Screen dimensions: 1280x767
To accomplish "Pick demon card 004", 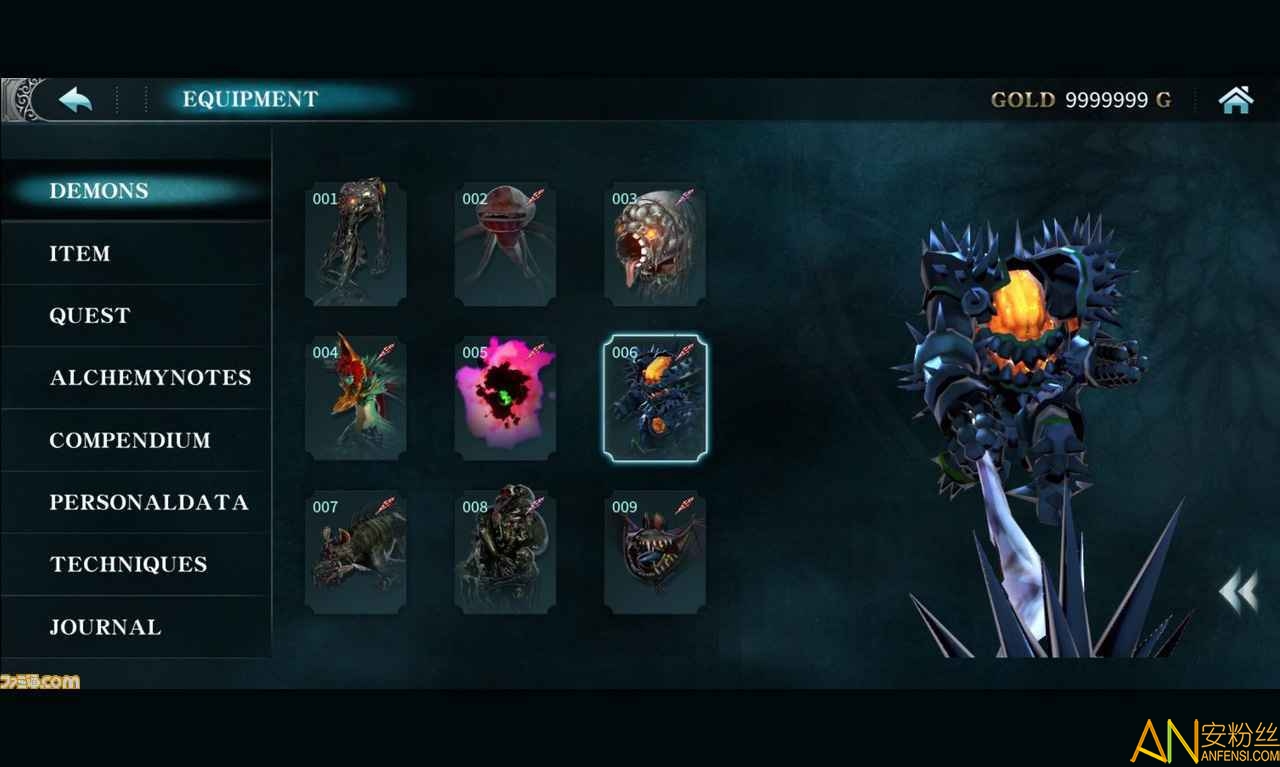I will [356, 398].
